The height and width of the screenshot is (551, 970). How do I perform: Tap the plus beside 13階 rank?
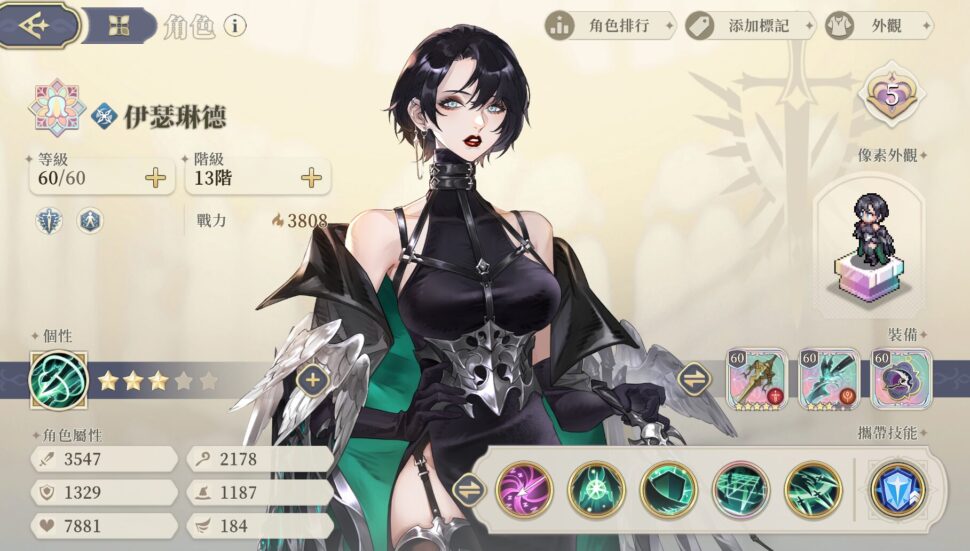pos(312,178)
